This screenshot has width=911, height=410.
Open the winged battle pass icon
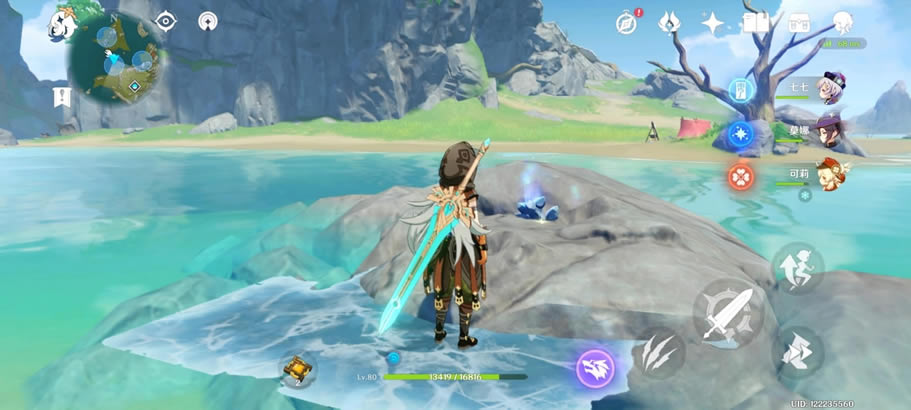coord(670,22)
